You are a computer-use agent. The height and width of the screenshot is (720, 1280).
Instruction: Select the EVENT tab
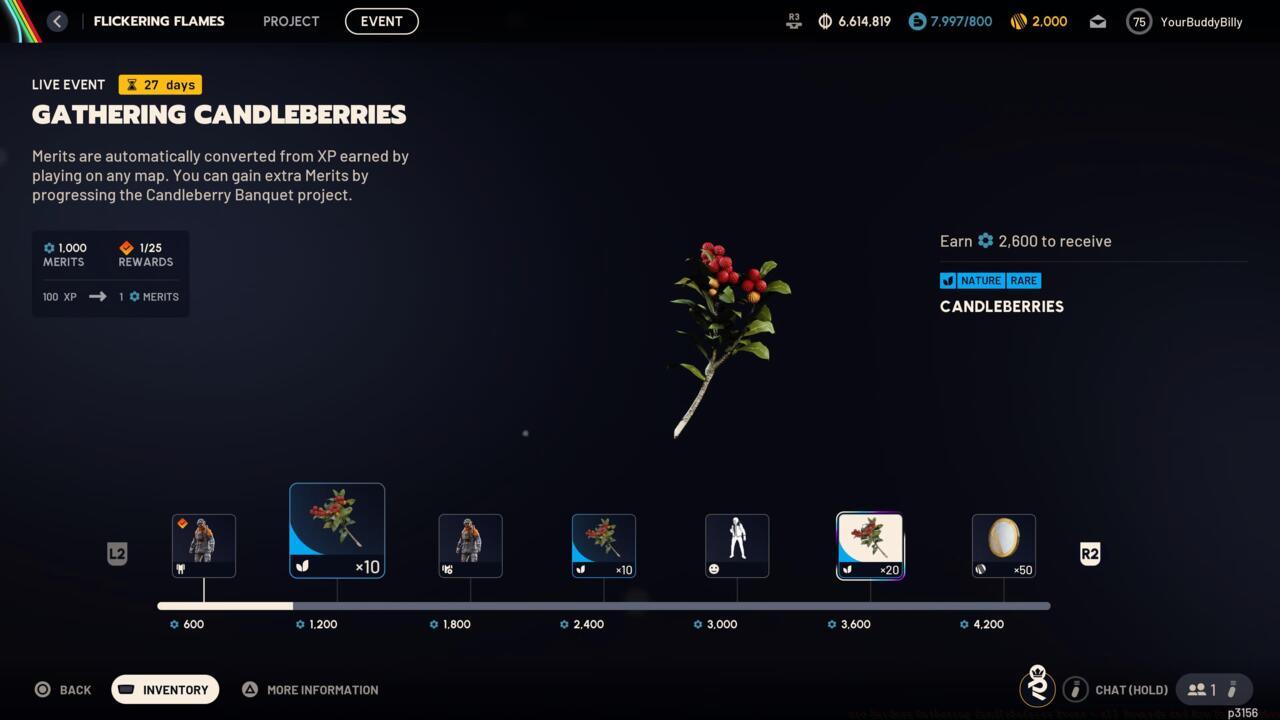pos(381,21)
